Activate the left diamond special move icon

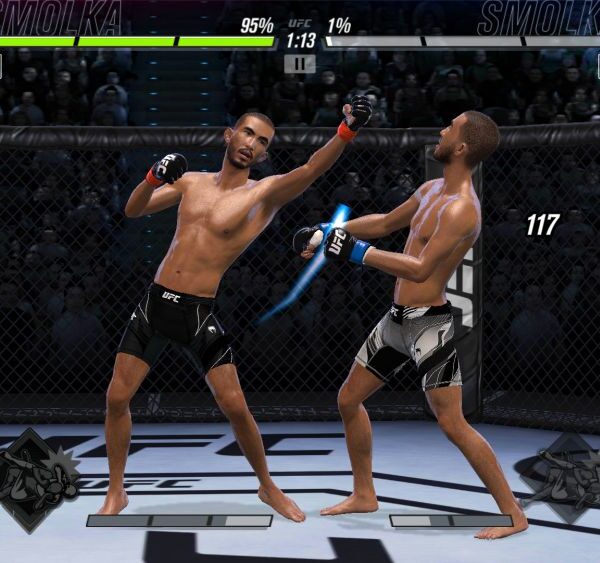coord(38,480)
